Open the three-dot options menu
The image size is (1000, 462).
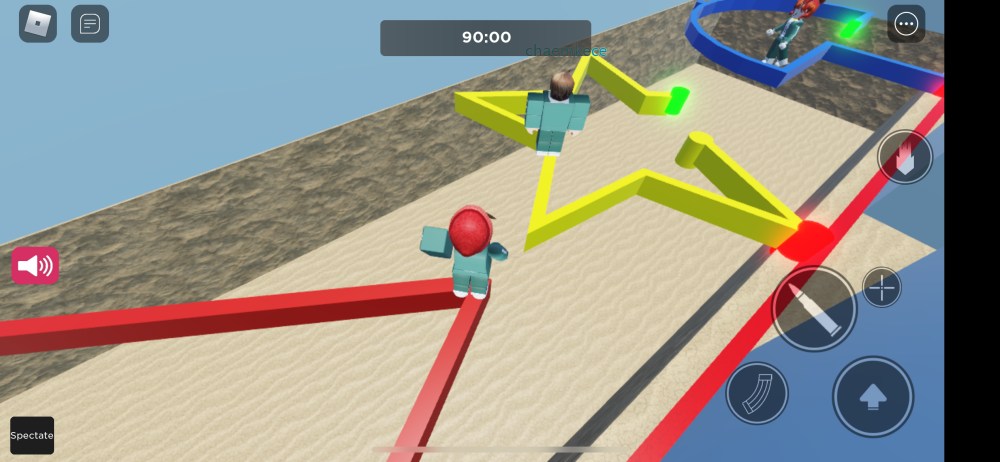906,24
